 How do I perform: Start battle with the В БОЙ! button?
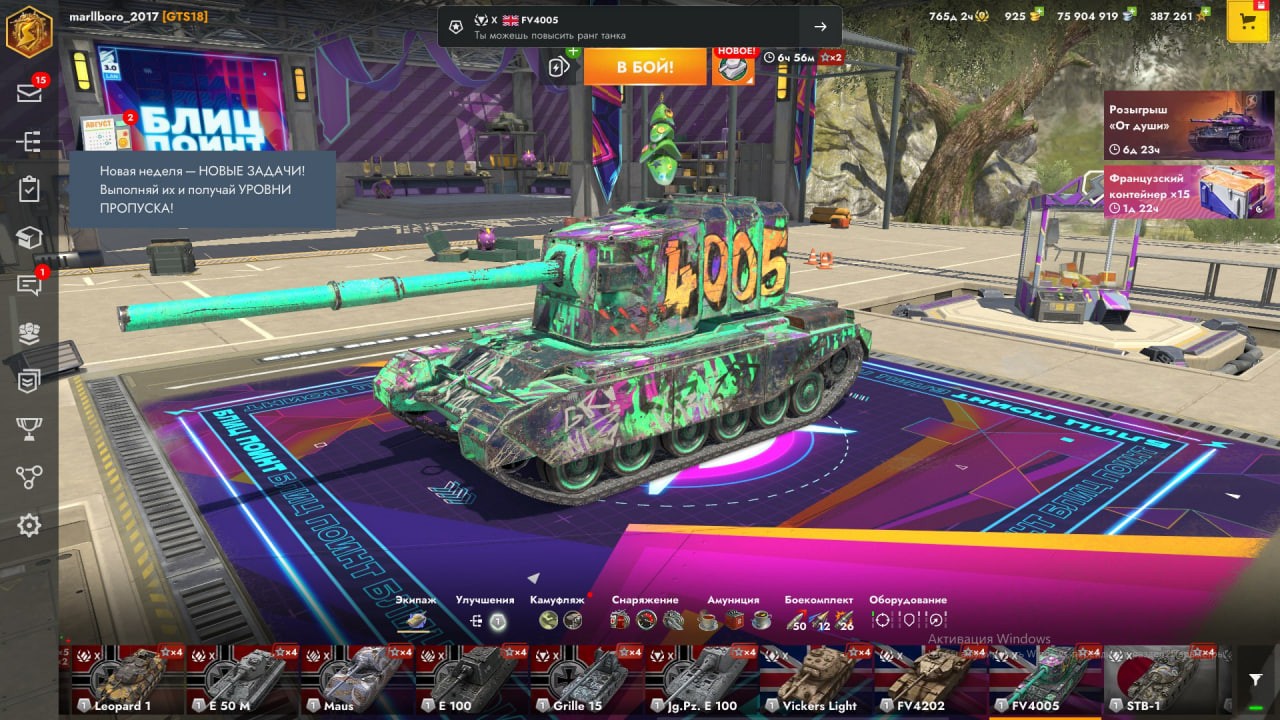(x=644, y=67)
